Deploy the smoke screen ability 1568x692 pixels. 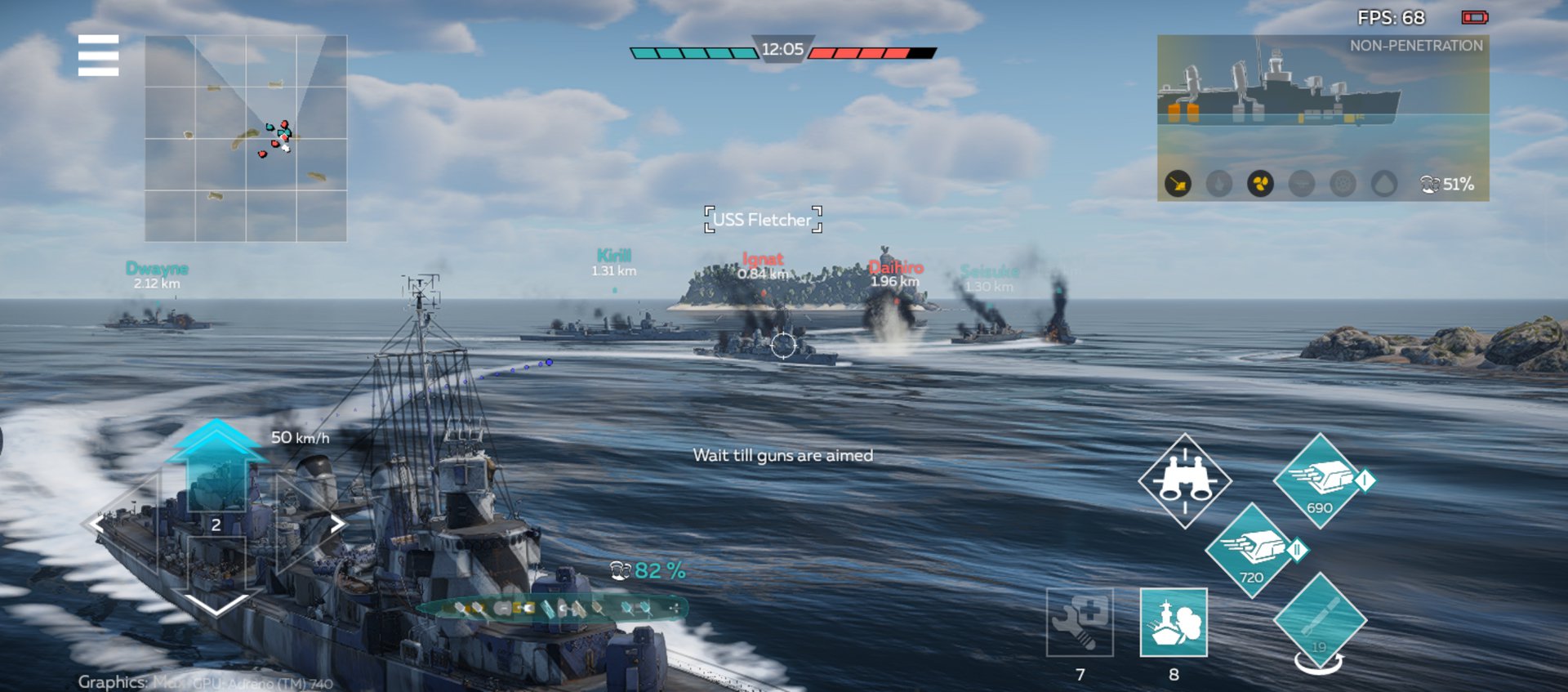coord(1174,623)
